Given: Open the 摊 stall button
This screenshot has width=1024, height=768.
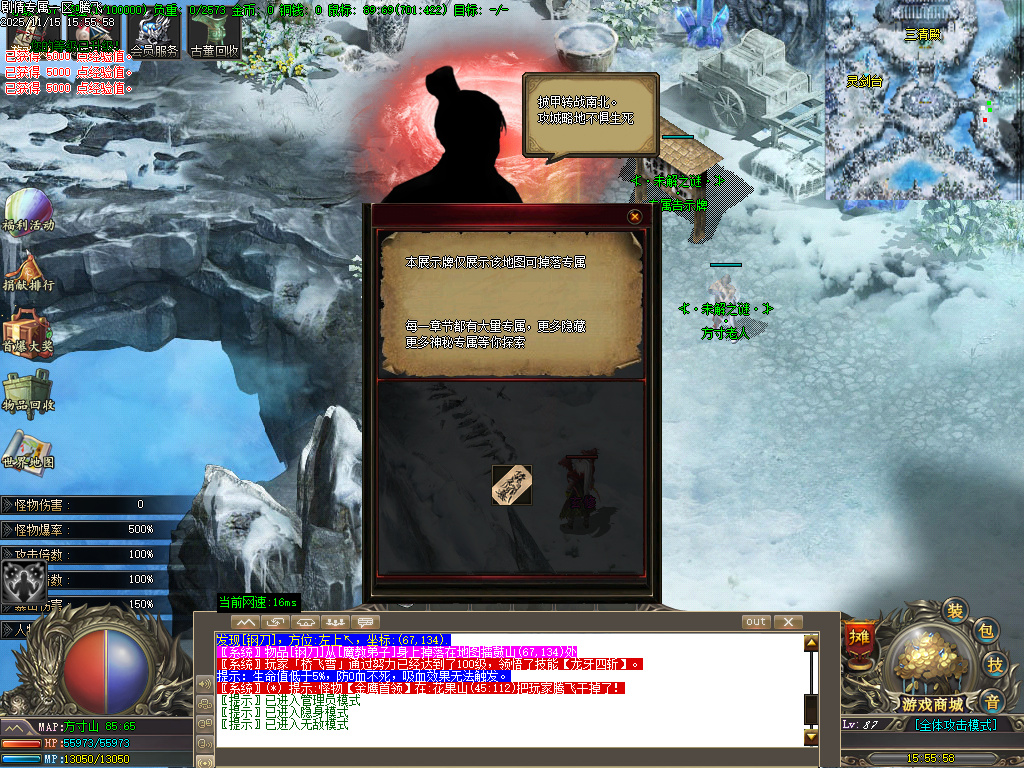Looking at the screenshot, I should coord(859,636).
